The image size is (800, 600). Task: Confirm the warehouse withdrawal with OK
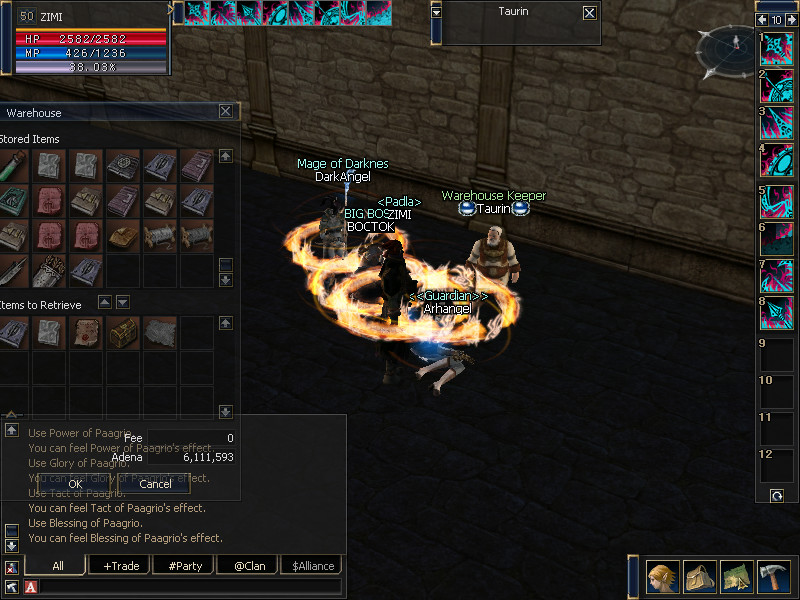click(x=75, y=484)
